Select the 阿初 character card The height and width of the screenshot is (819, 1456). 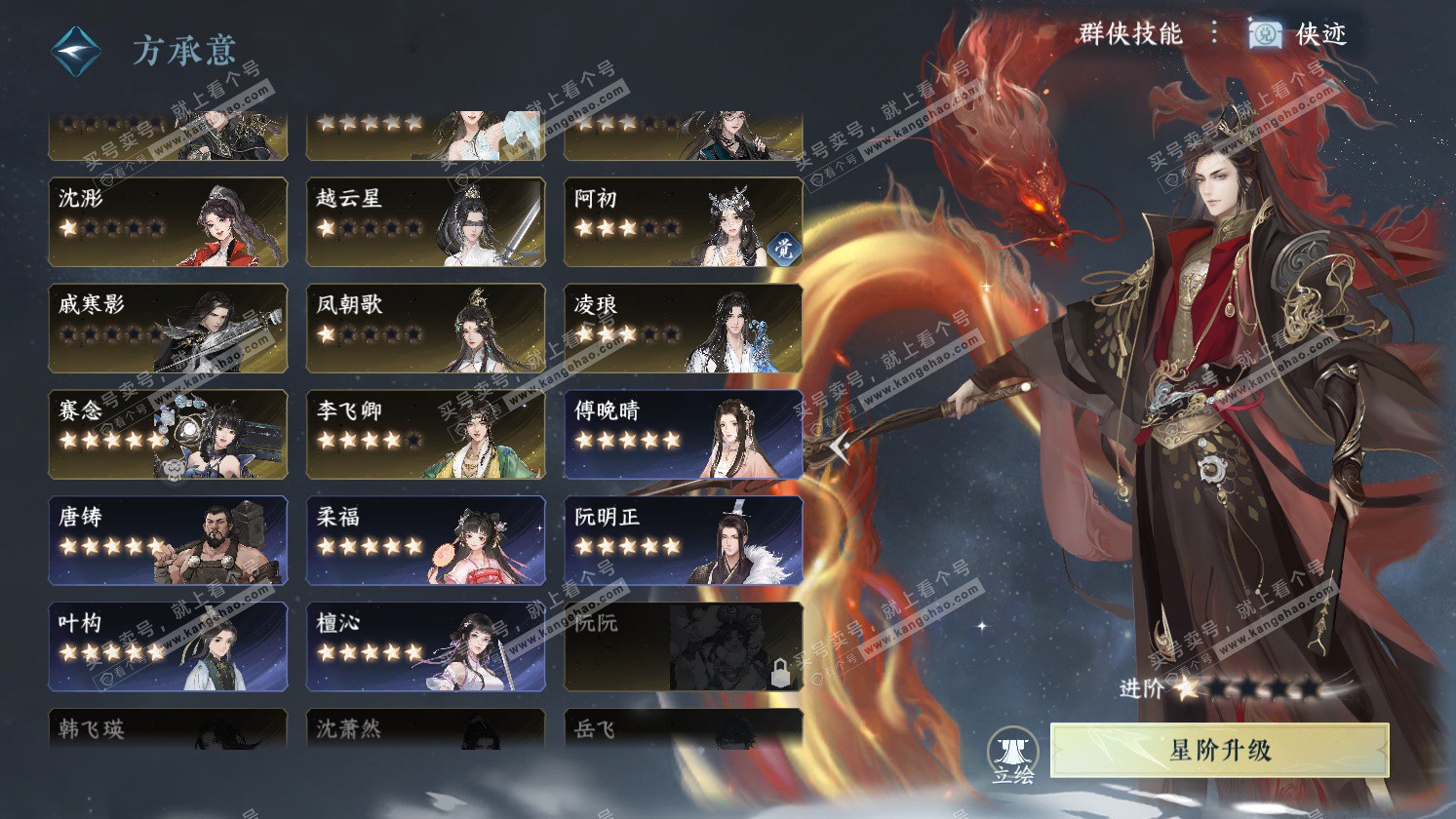click(x=683, y=221)
